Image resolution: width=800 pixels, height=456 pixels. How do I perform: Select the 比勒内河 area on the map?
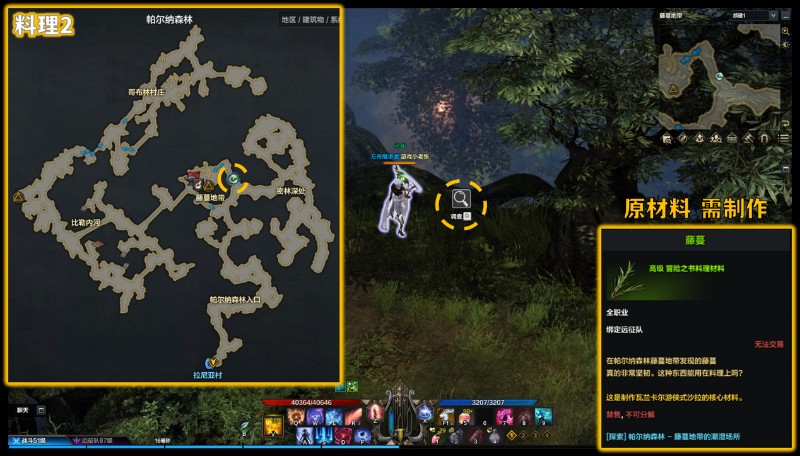point(86,223)
